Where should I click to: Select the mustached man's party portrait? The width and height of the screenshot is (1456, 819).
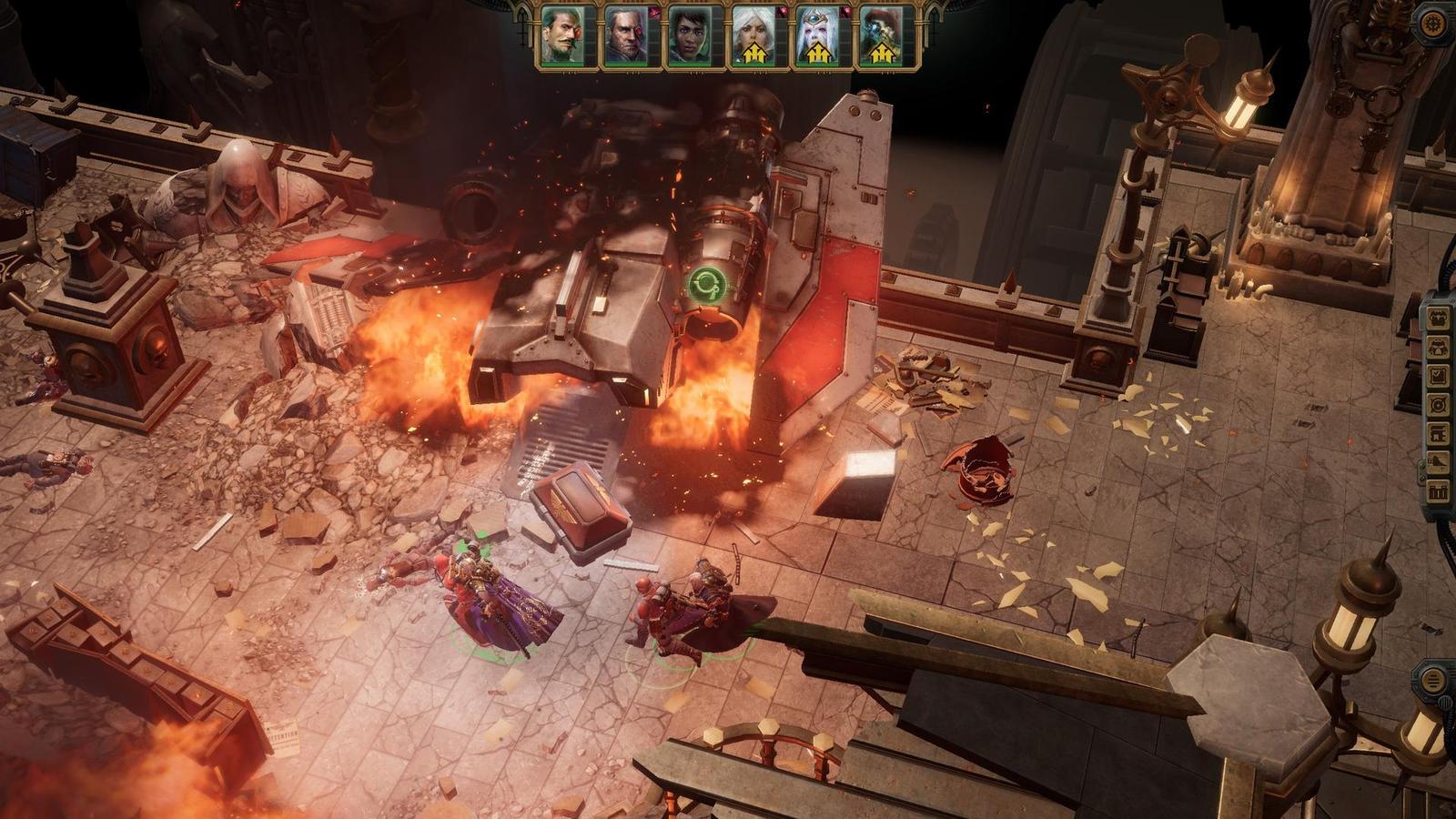(x=561, y=37)
